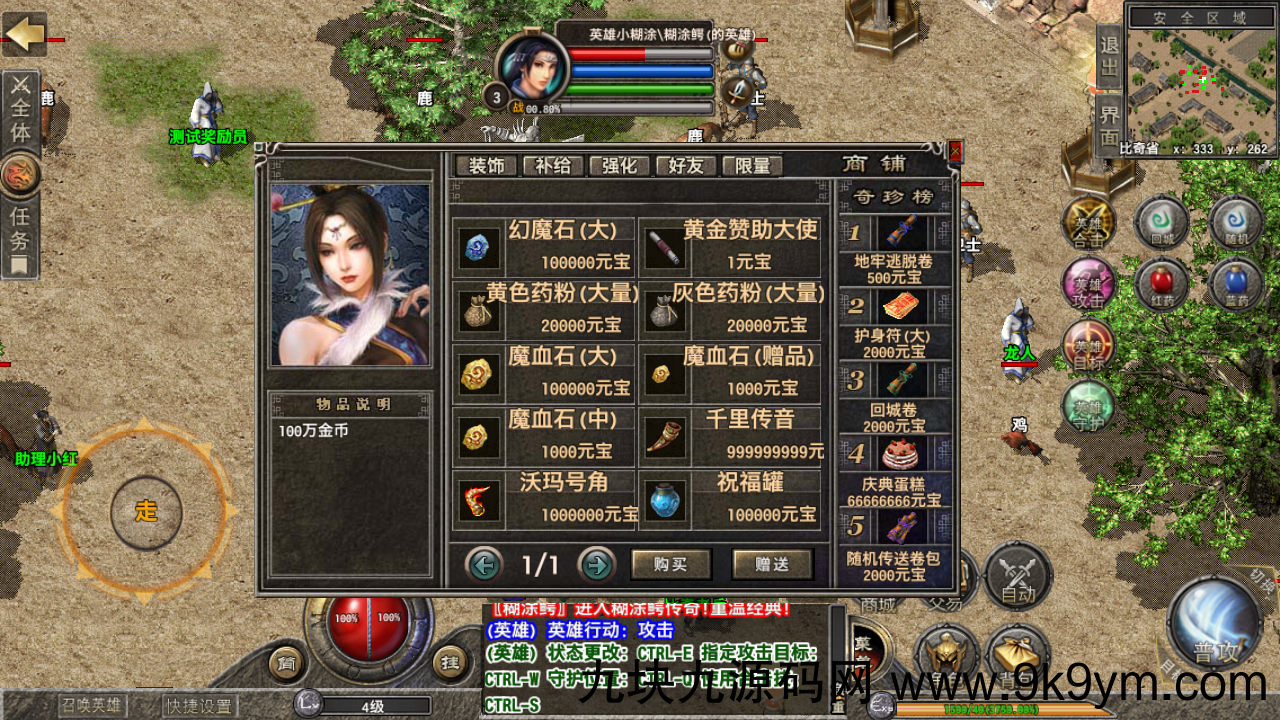Select the 千里传音 horn item
The width and height of the screenshot is (1280, 720).
coord(731,435)
